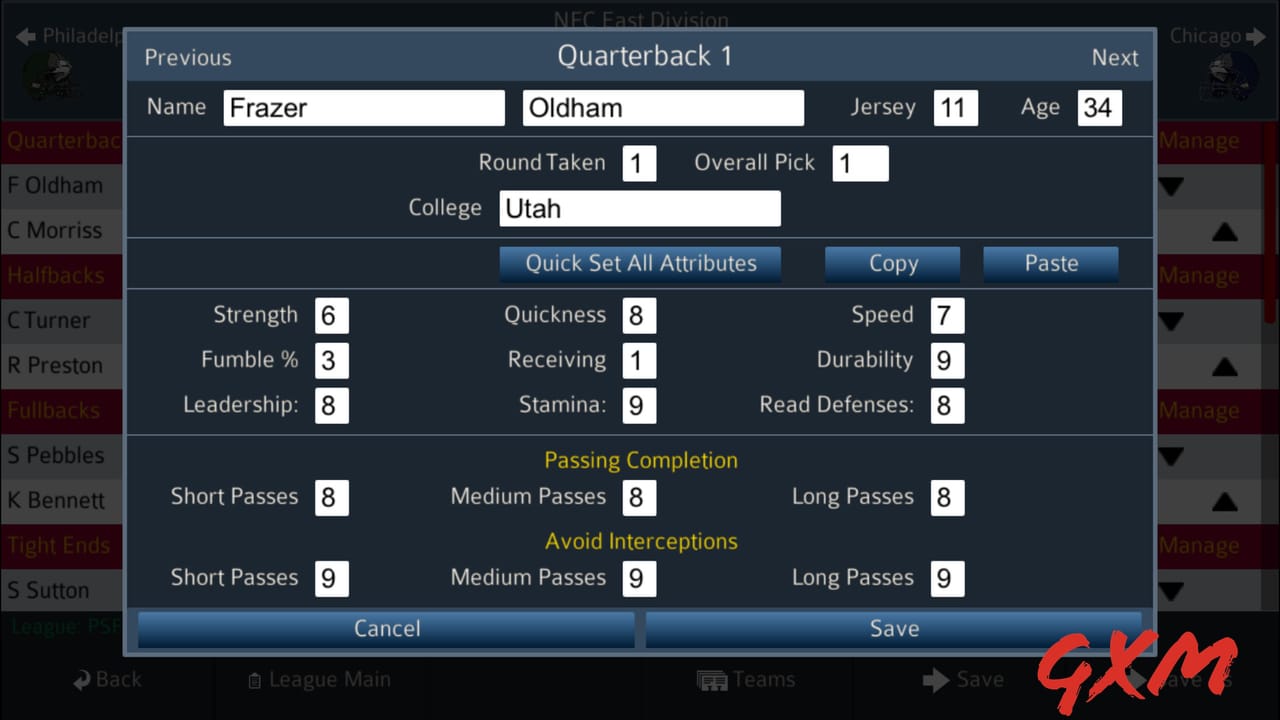Cancel editing Quarterback 1
1280x720 pixels.
coord(386,629)
